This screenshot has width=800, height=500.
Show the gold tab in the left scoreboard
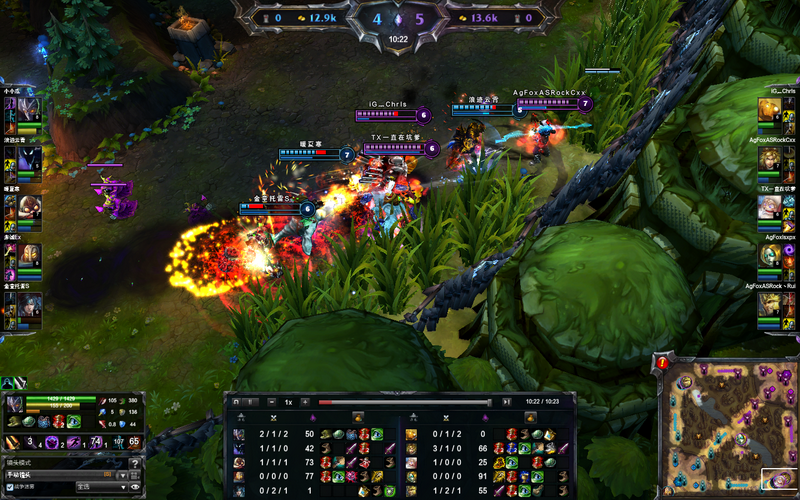click(356, 416)
